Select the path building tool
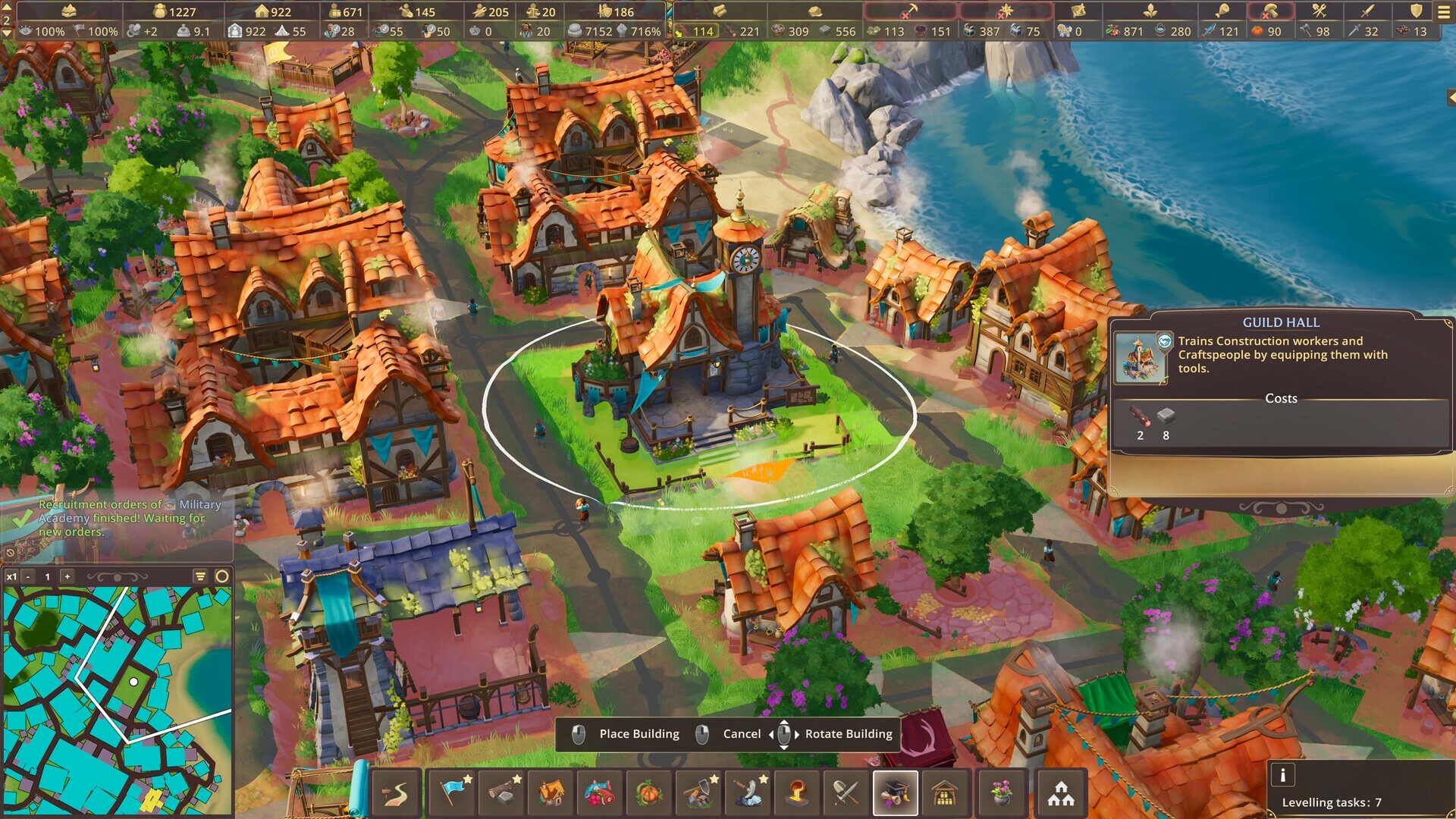Screen dimensions: 1456x819 click(394, 792)
